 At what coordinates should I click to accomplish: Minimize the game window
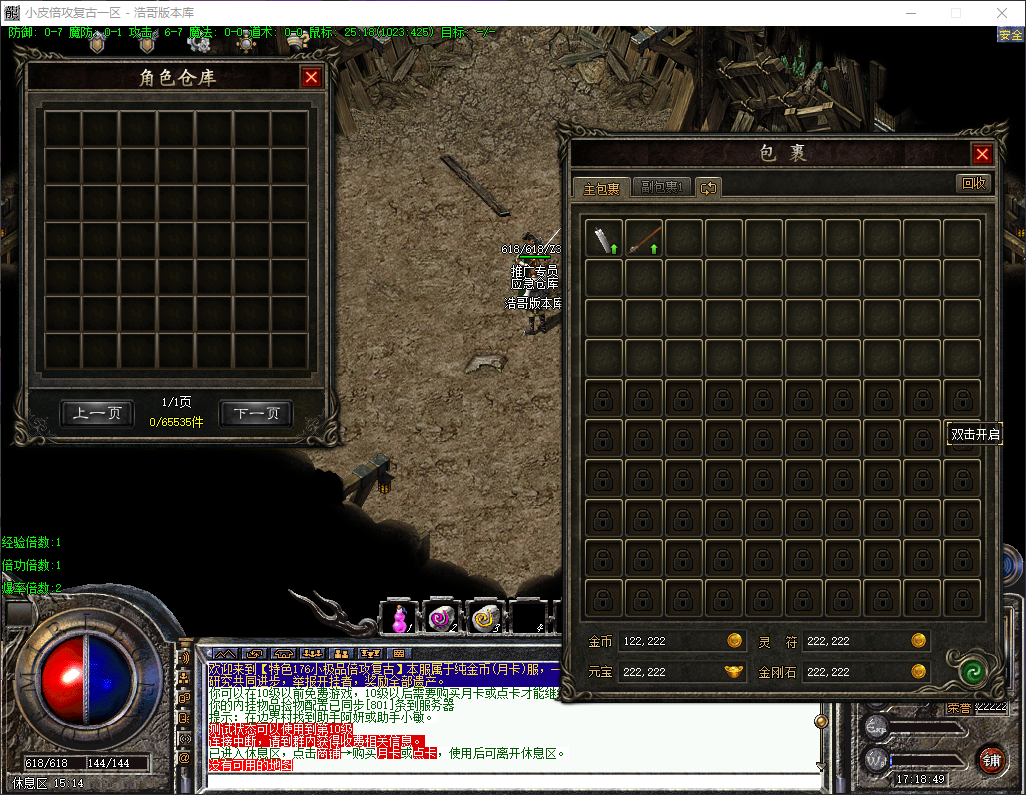click(911, 13)
